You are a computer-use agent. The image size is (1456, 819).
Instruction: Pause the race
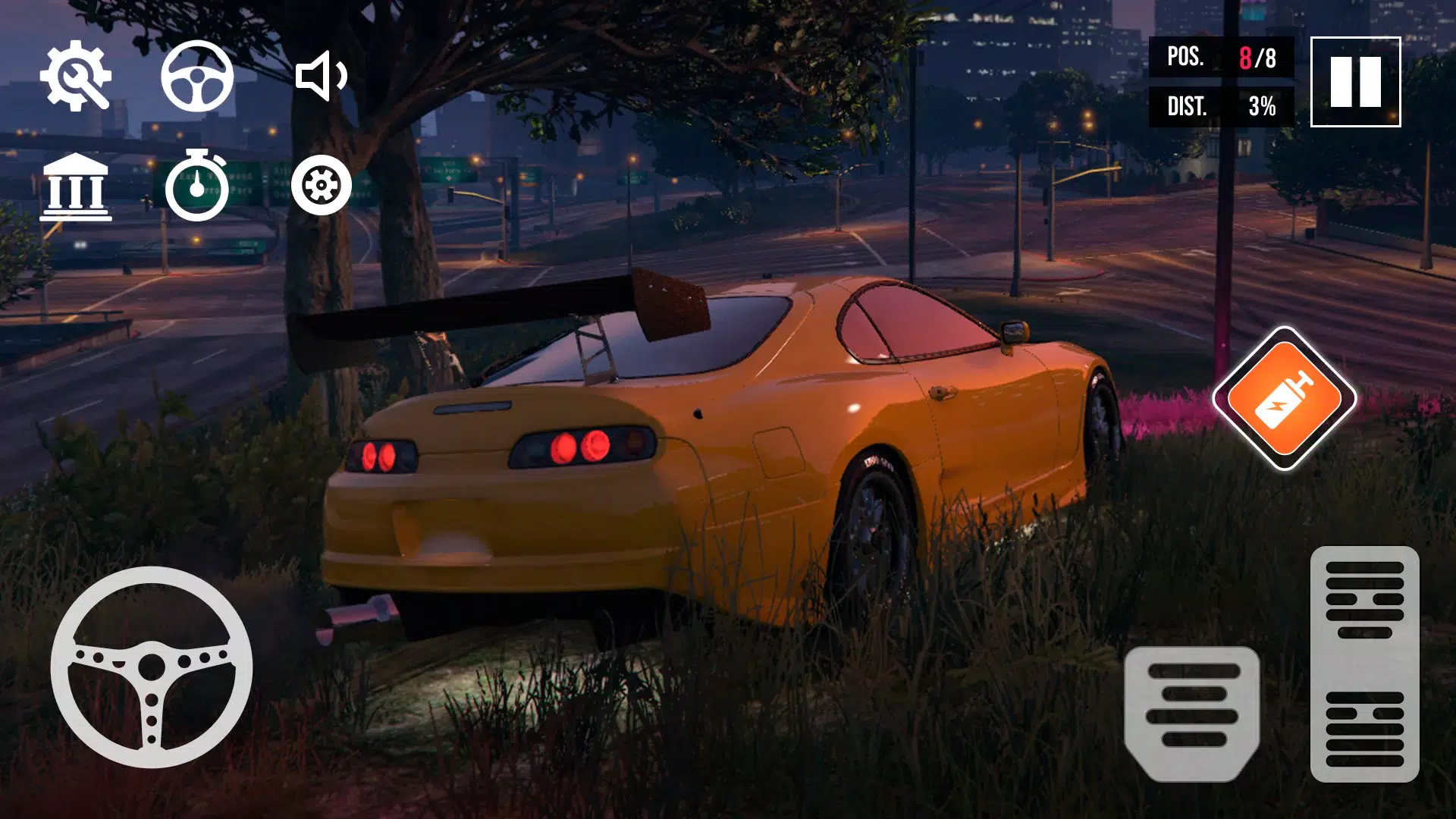tap(1355, 82)
